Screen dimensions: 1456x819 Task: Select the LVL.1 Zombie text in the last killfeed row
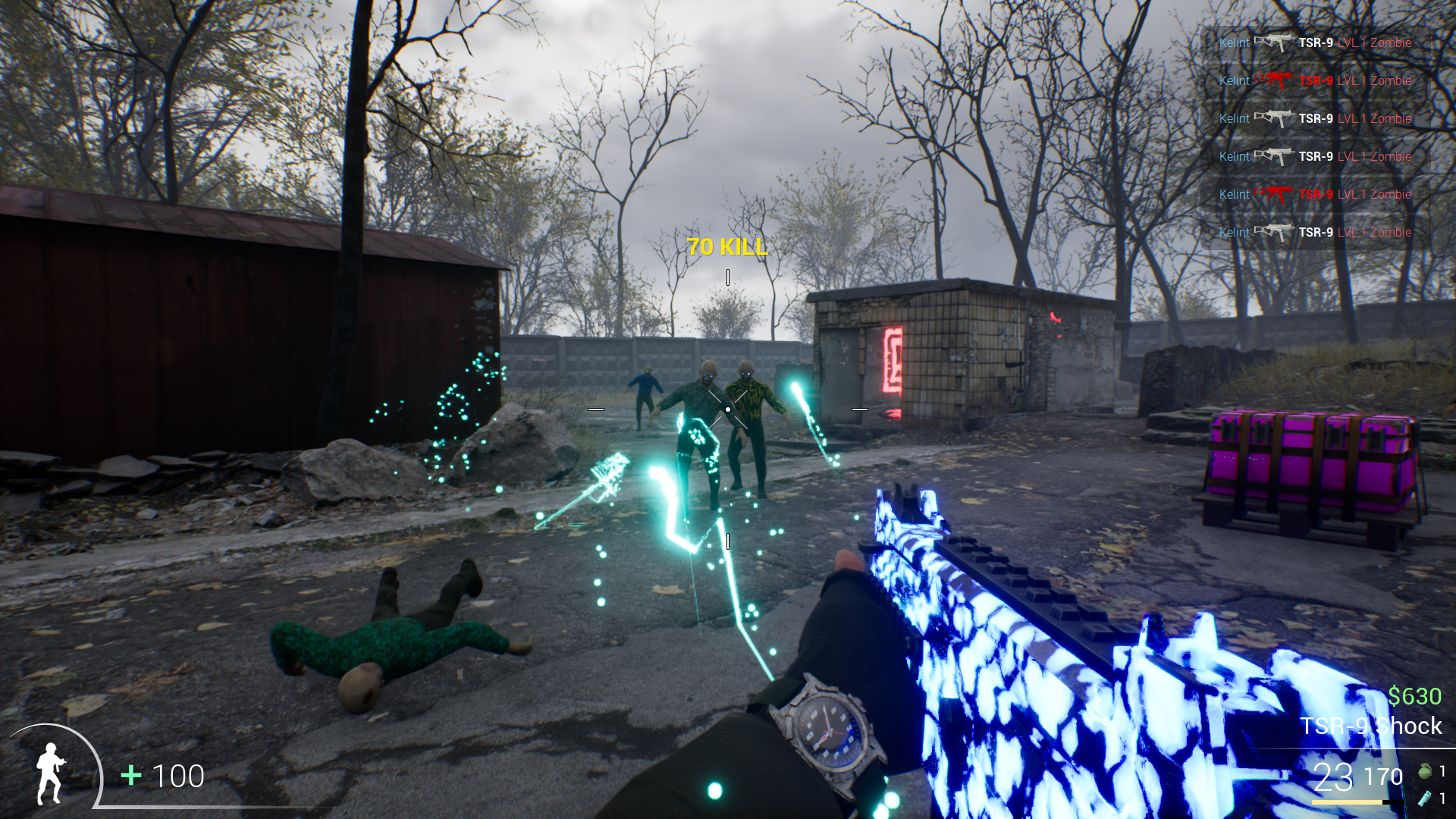click(1374, 232)
